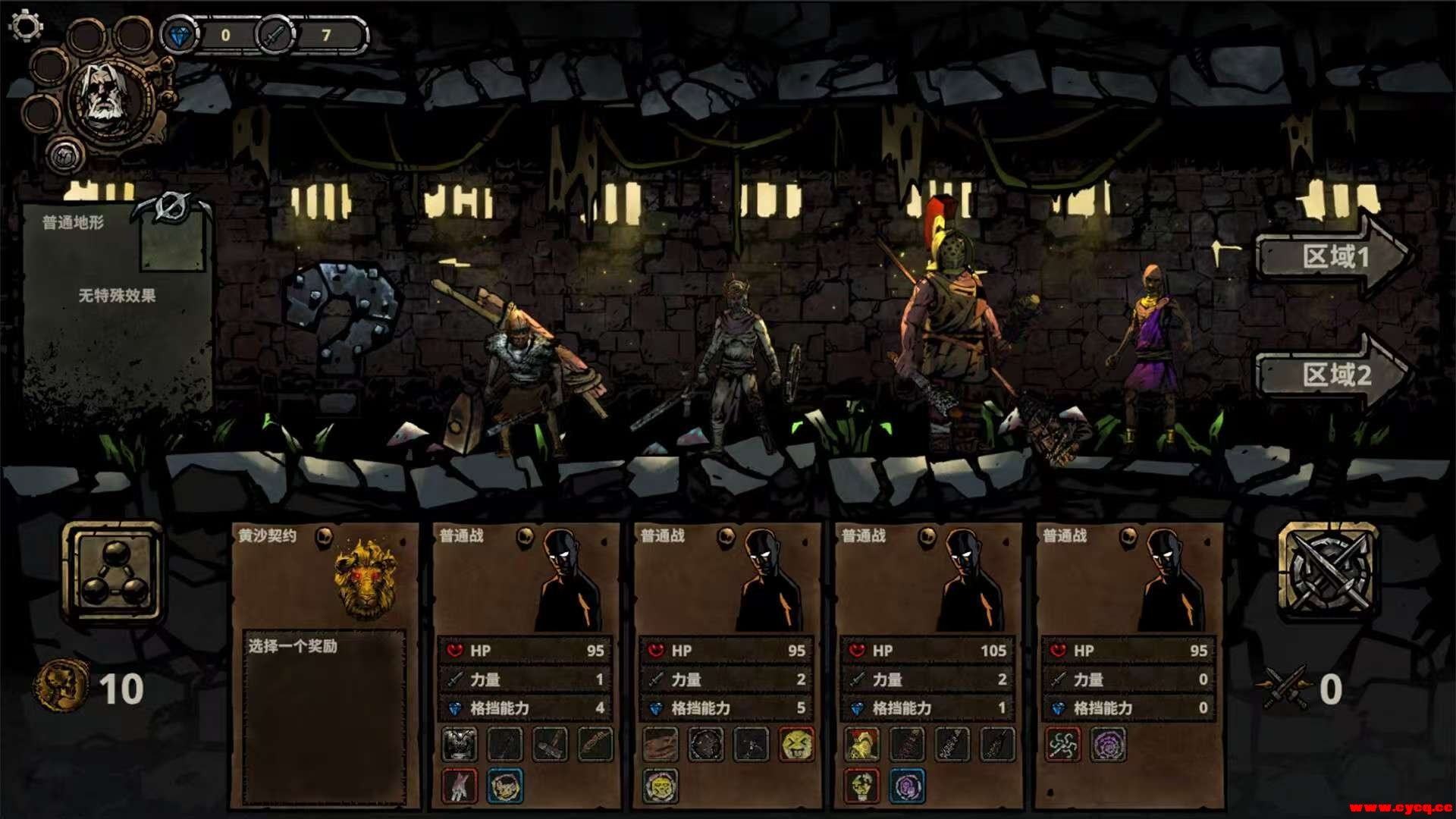1456x819 pixels.
Task: Go to 区域1 arrow sign
Action: [x=1332, y=256]
